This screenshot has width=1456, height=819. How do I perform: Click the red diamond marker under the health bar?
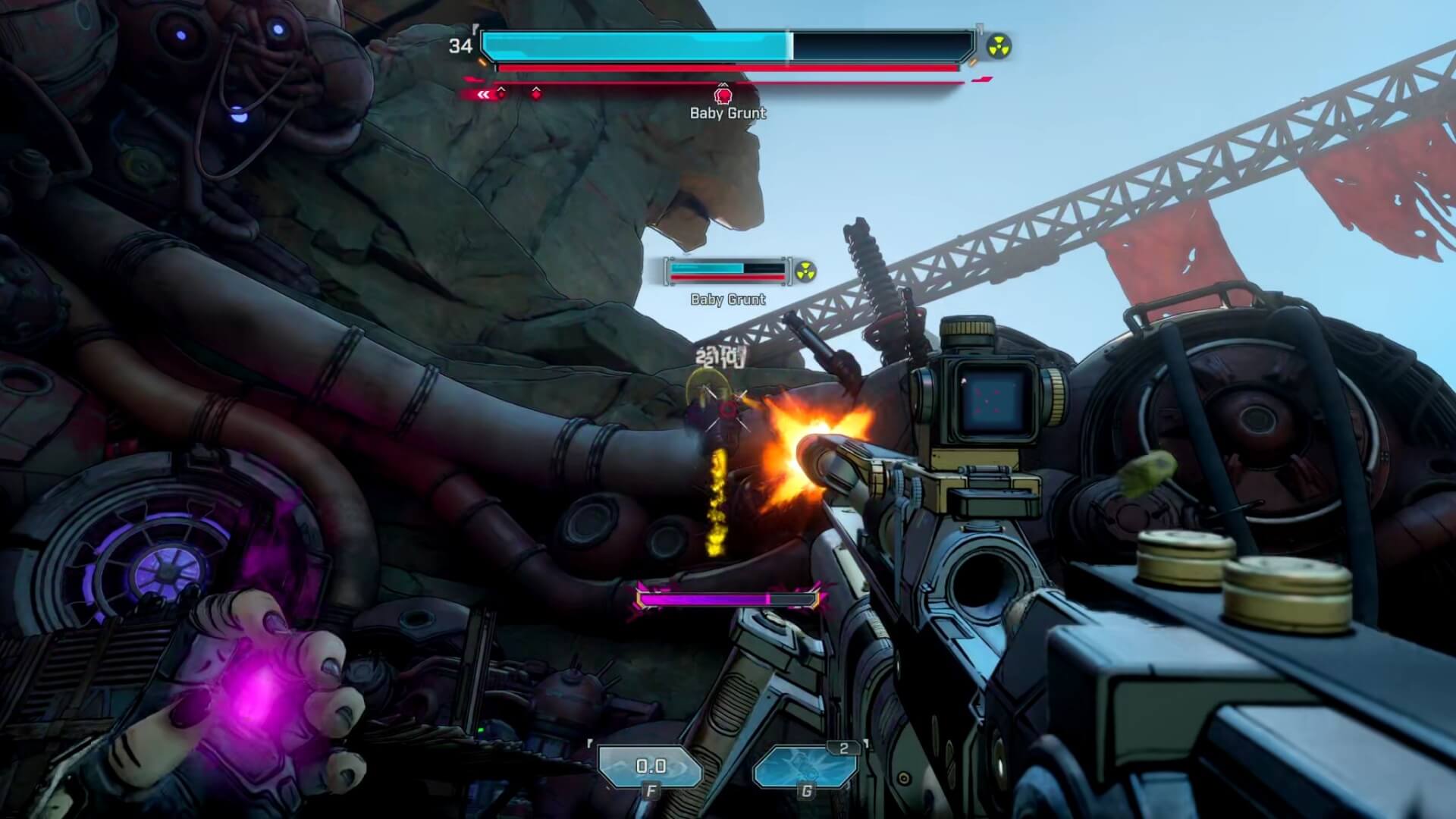pyautogui.click(x=535, y=95)
